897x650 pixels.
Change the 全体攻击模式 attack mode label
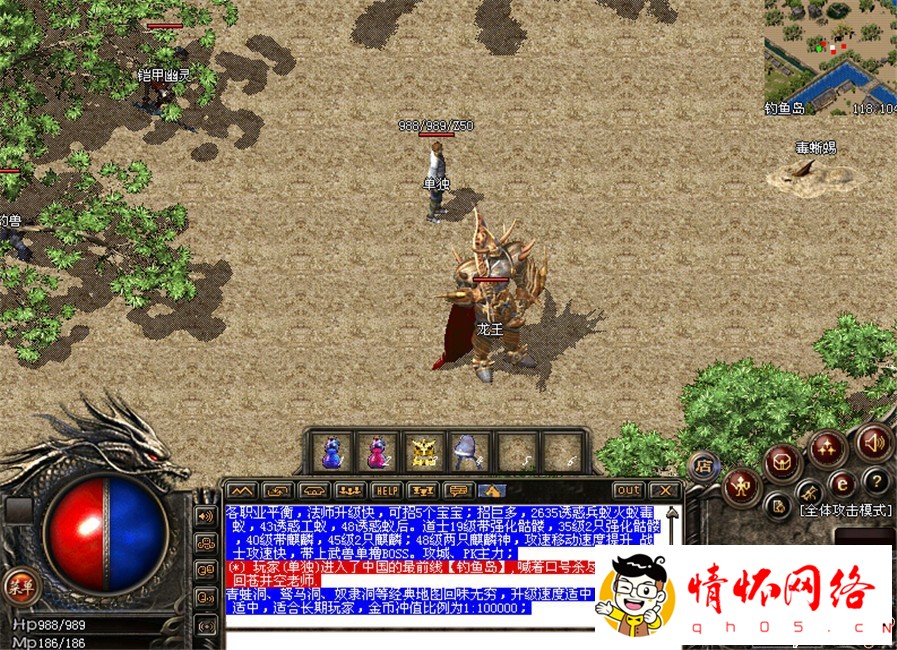pos(844,510)
